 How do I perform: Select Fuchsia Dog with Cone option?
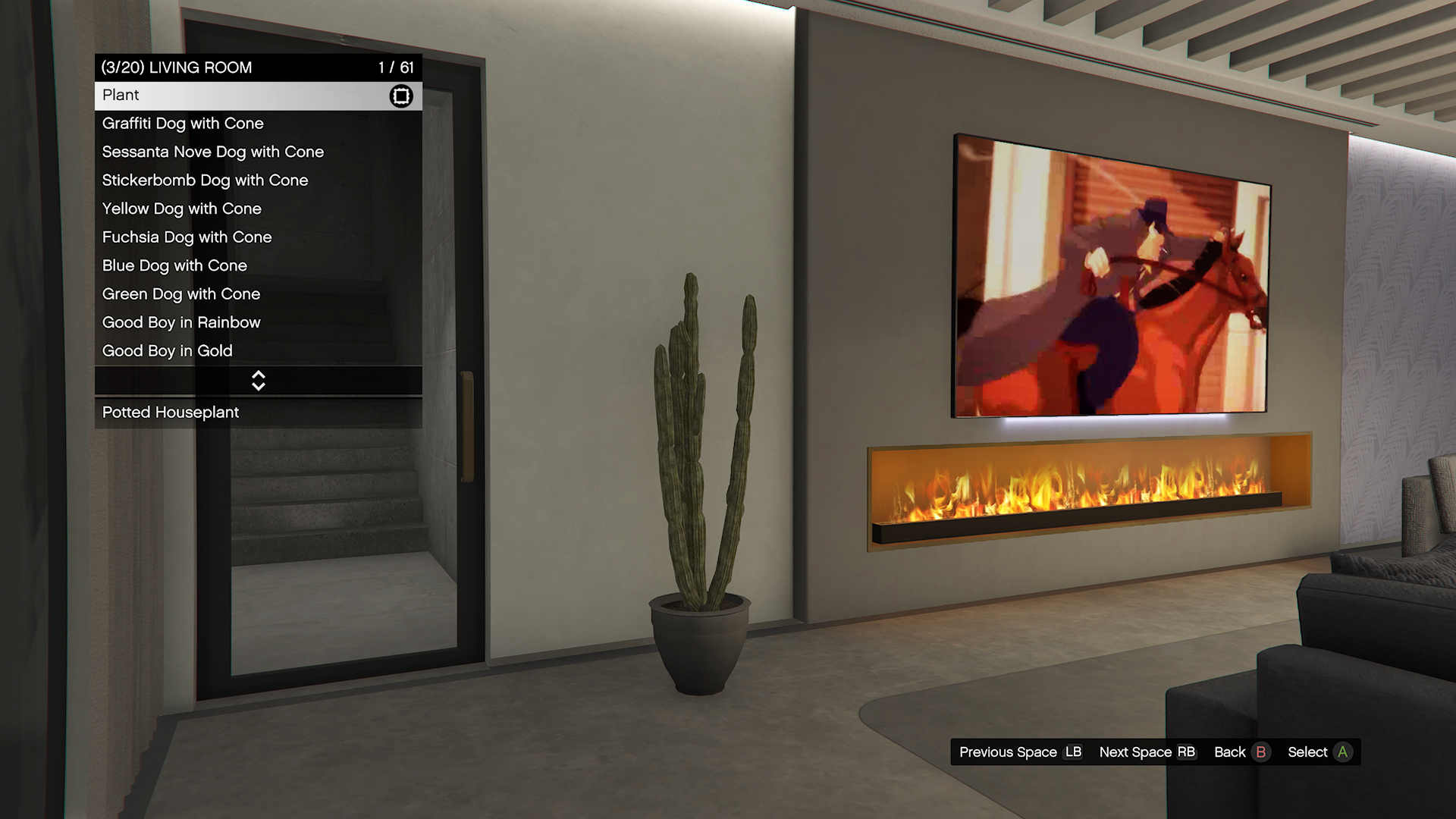(x=258, y=237)
